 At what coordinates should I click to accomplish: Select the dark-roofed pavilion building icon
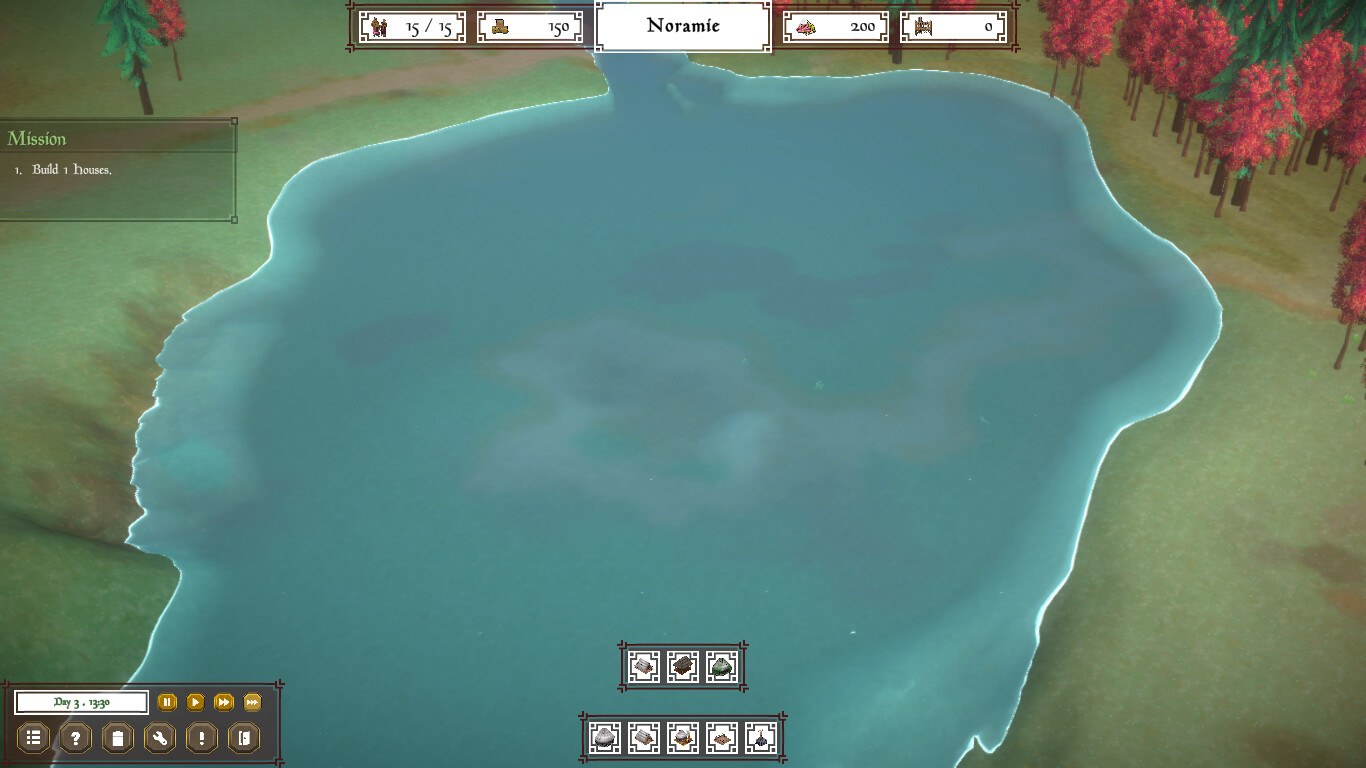click(684, 665)
